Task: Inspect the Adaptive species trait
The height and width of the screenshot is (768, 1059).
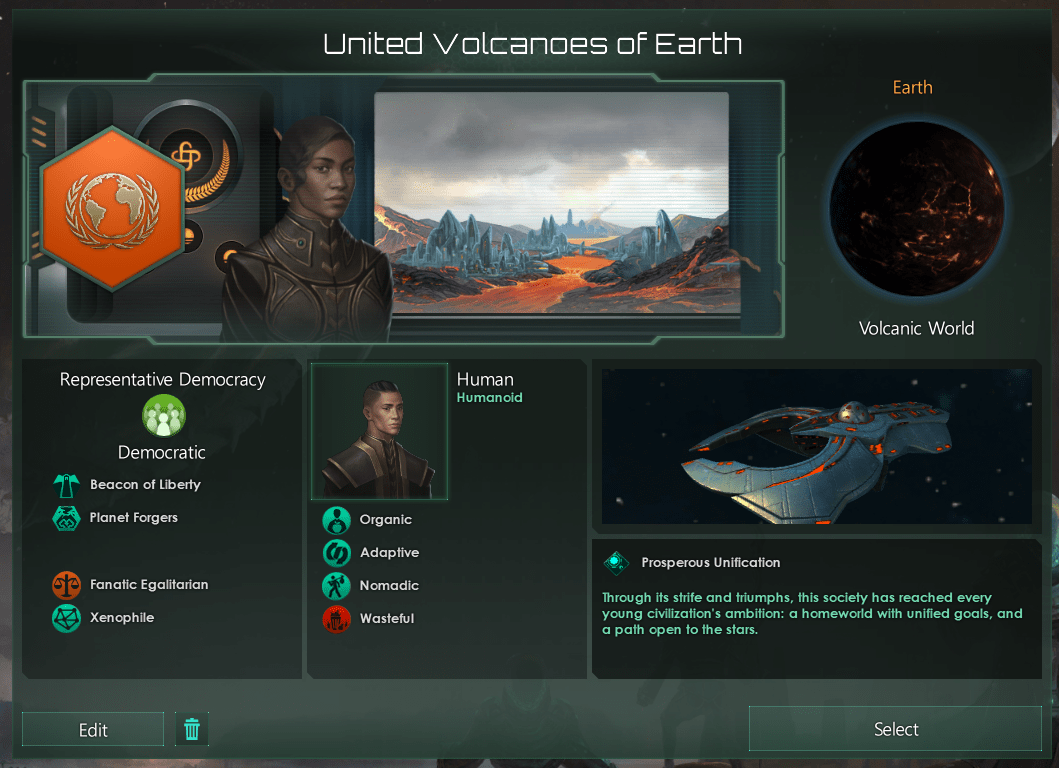Action: [x=337, y=553]
